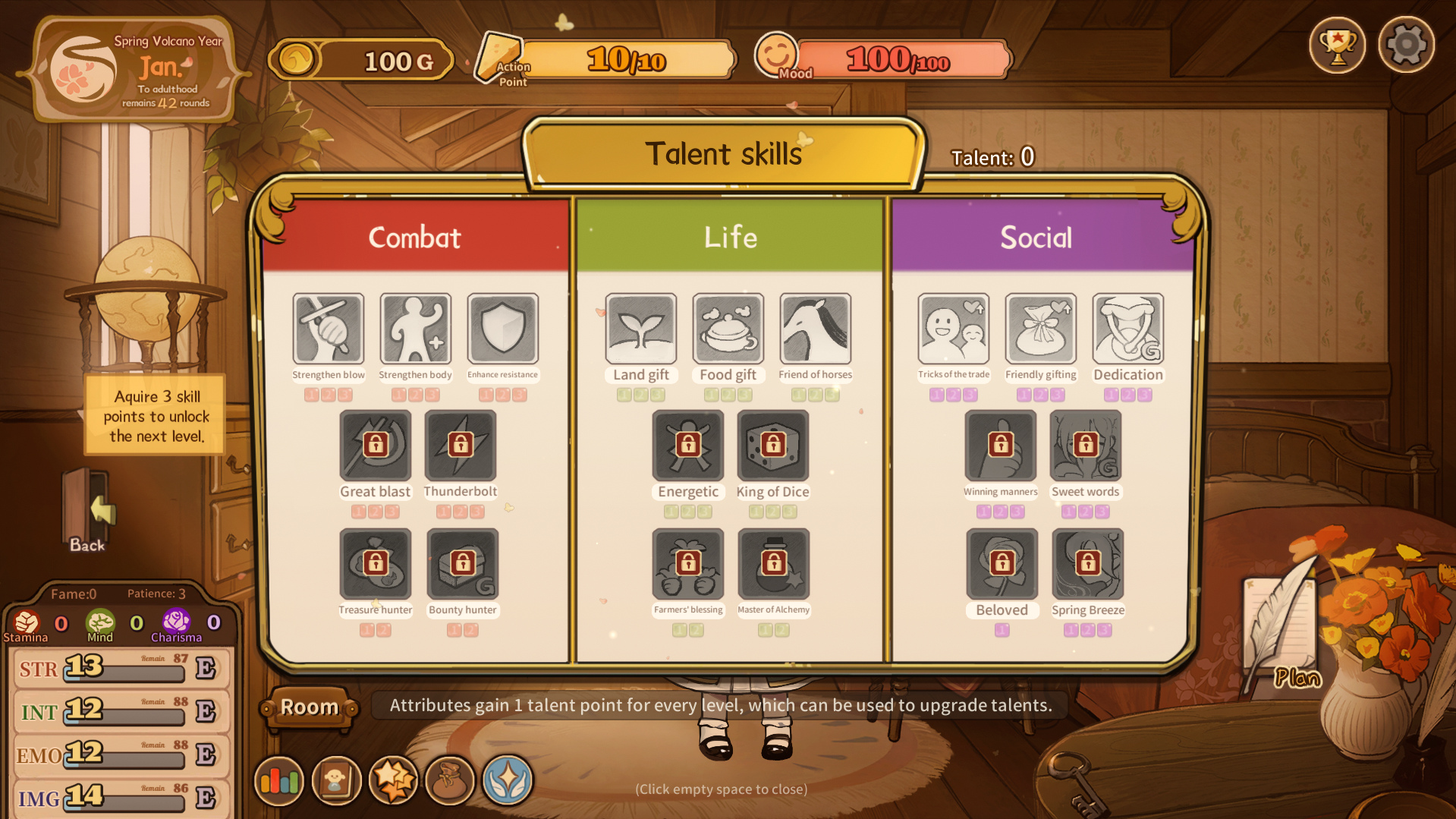This screenshot has height=819, width=1456.
Task: Select the locked Master of Alchemy talent
Action: tap(773, 564)
